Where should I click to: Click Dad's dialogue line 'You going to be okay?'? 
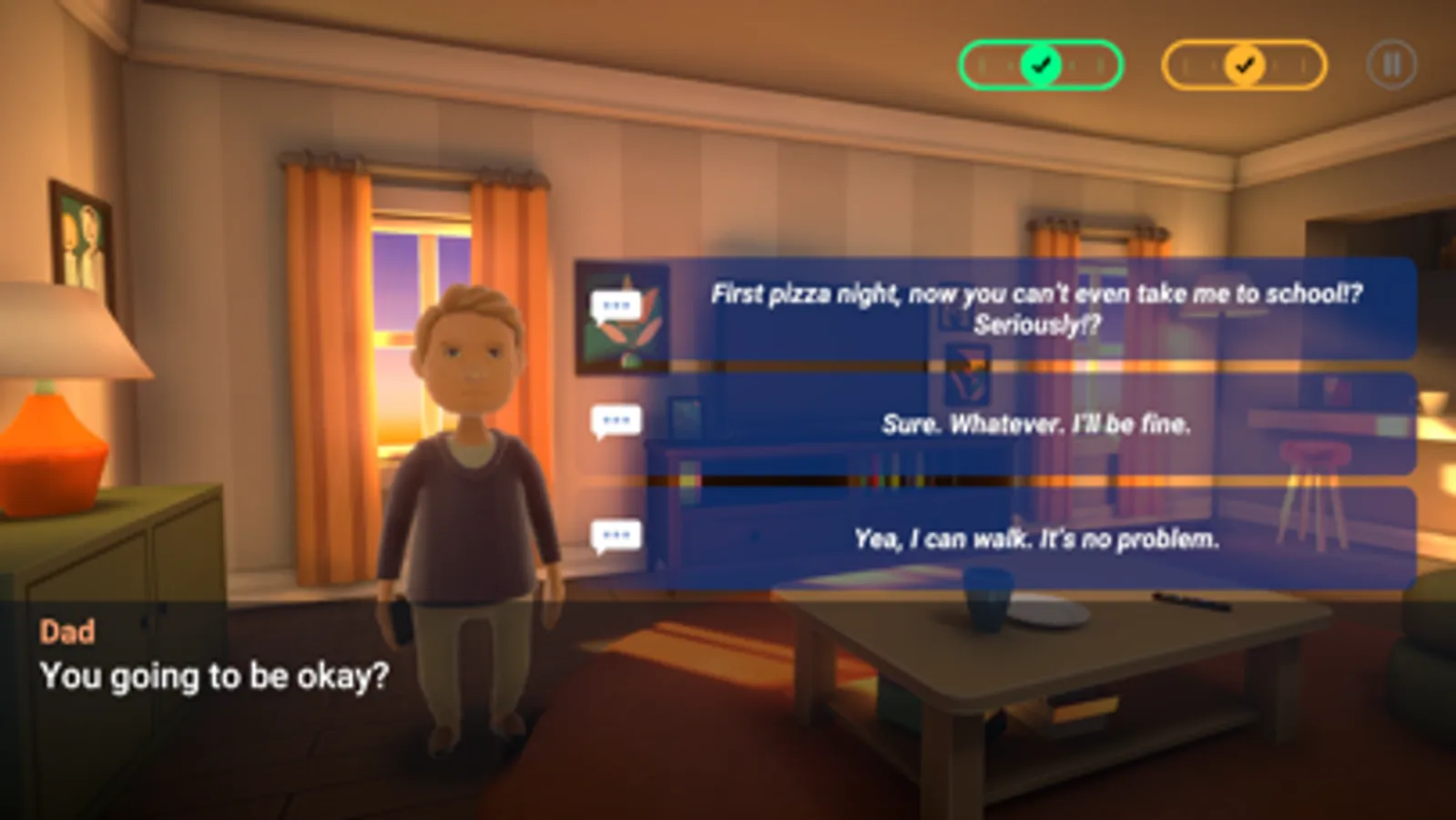pos(215,676)
